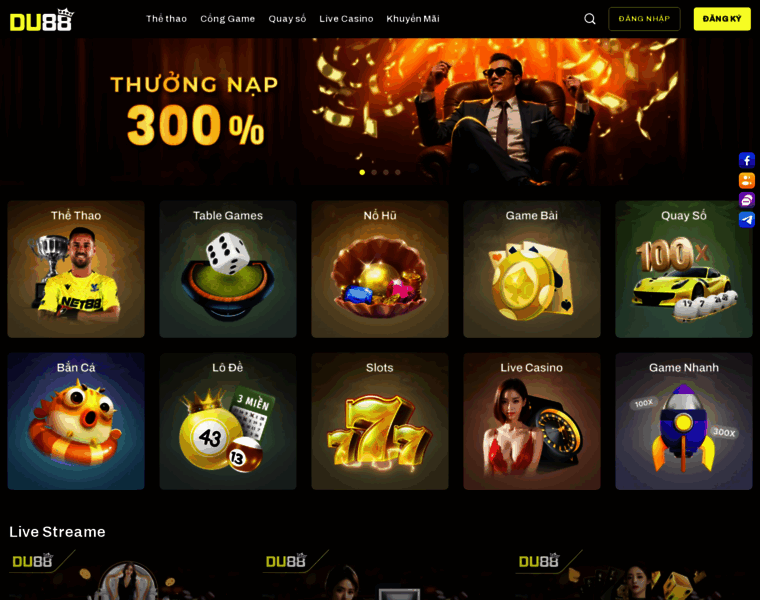The width and height of the screenshot is (760, 600).
Task: Open the Khuyến Mãi promotions page
Action: click(413, 19)
